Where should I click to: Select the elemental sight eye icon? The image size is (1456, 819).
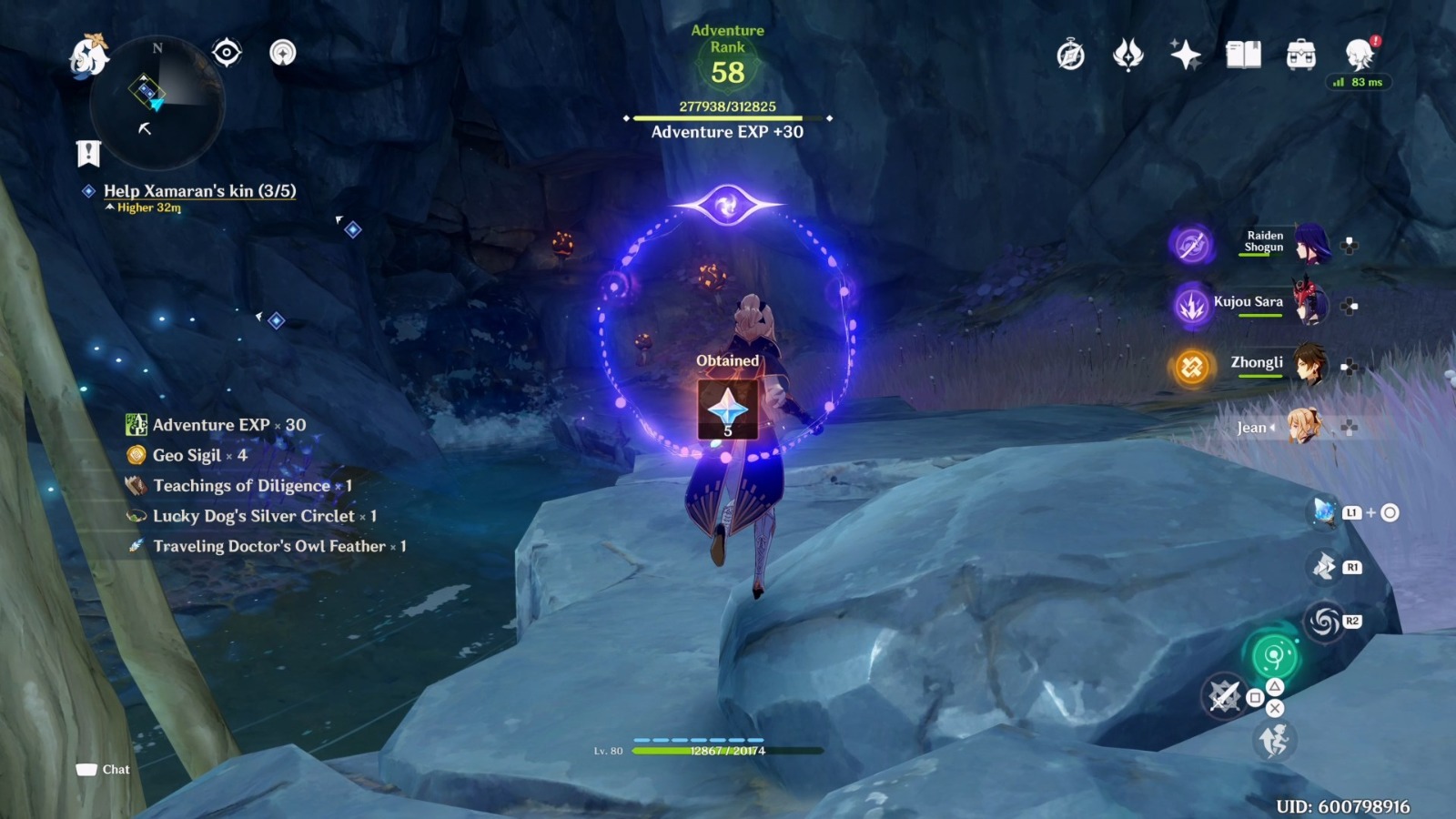click(225, 55)
